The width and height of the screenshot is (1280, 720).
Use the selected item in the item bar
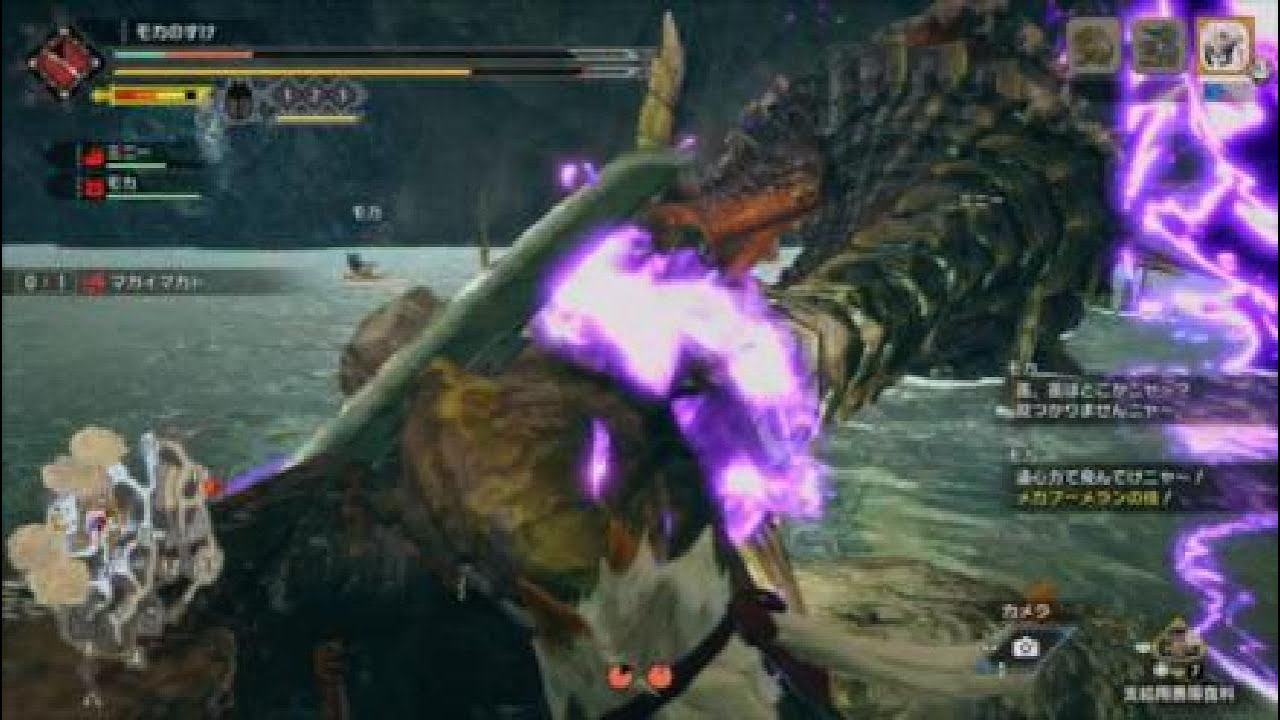pyautogui.click(x=1179, y=647)
